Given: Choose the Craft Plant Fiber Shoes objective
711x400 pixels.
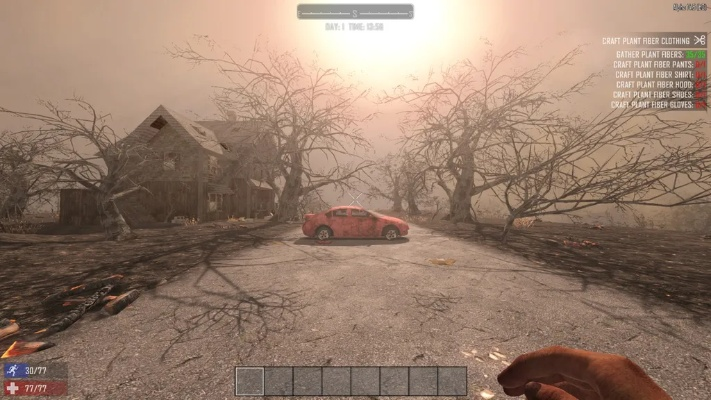Looking at the screenshot, I should 652,94.
